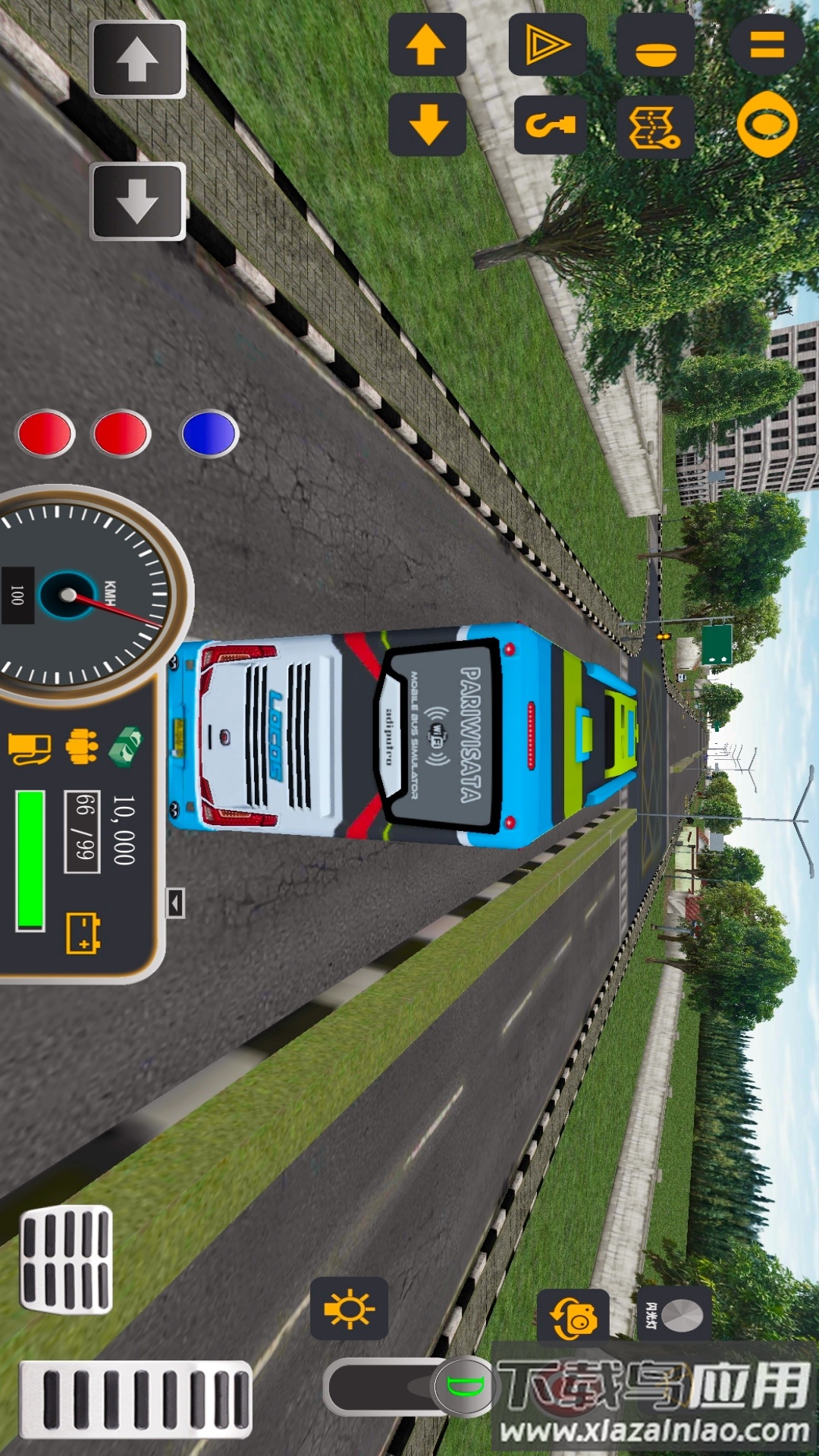Activate the orange triangle button
Screen dimensions: 819x1456
[x=547, y=45]
